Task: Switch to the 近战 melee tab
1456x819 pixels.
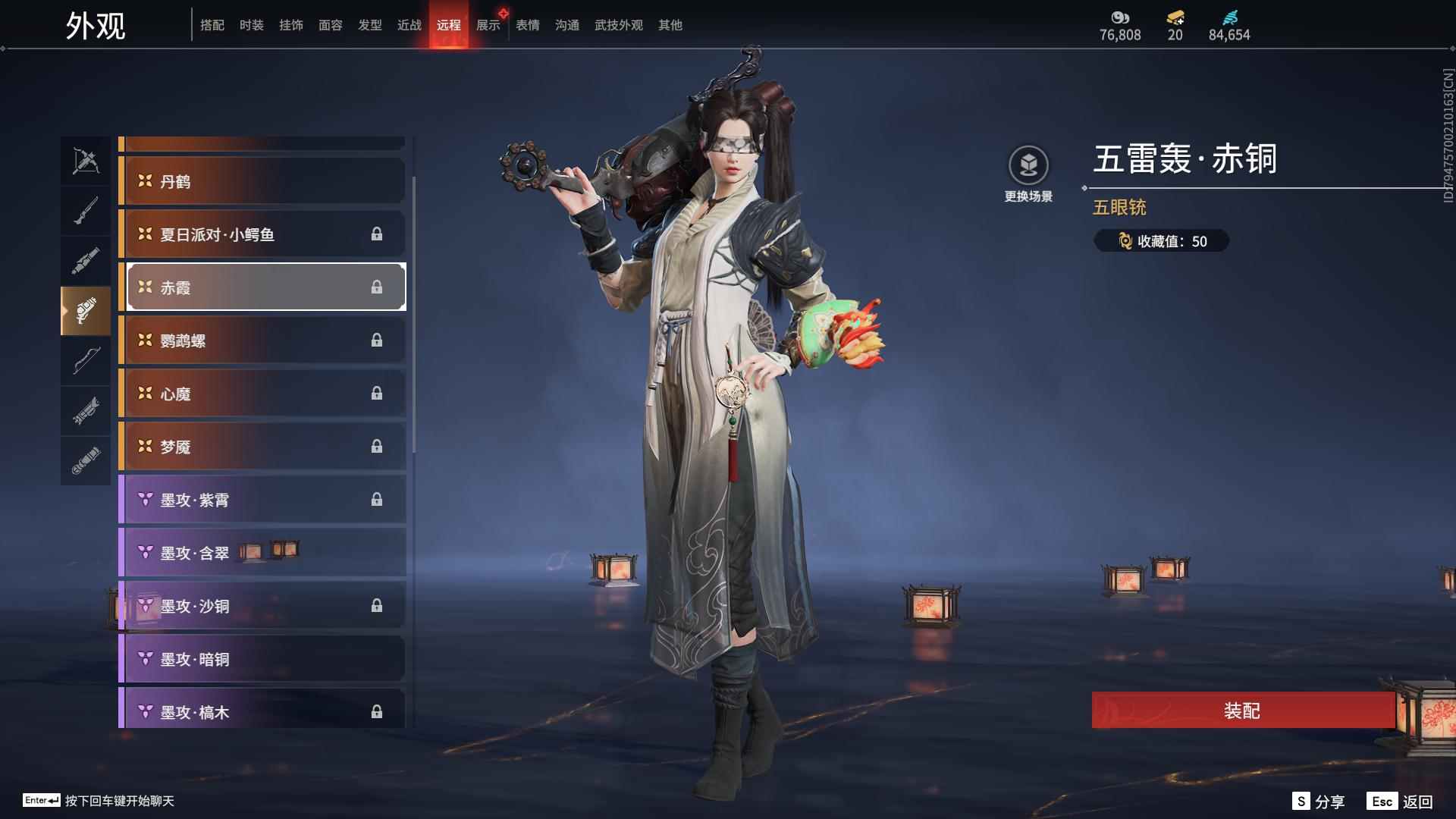Action: tap(409, 26)
